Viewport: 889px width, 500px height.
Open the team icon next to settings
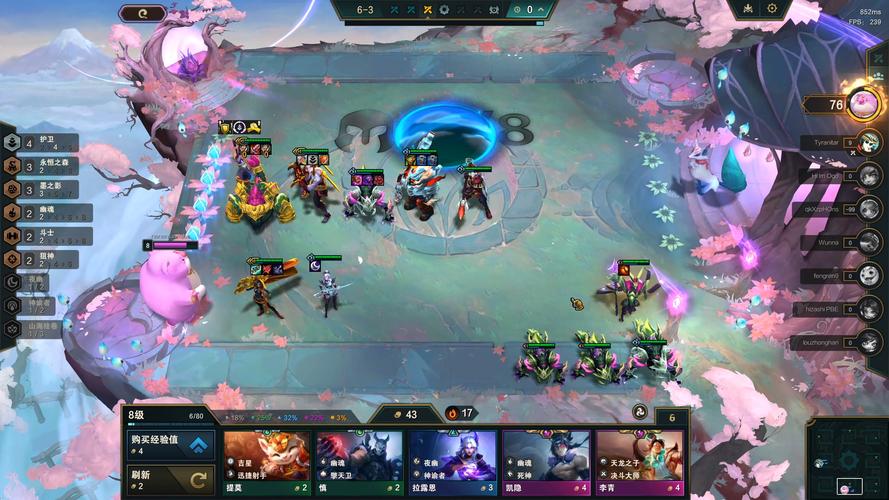coord(747,9)
